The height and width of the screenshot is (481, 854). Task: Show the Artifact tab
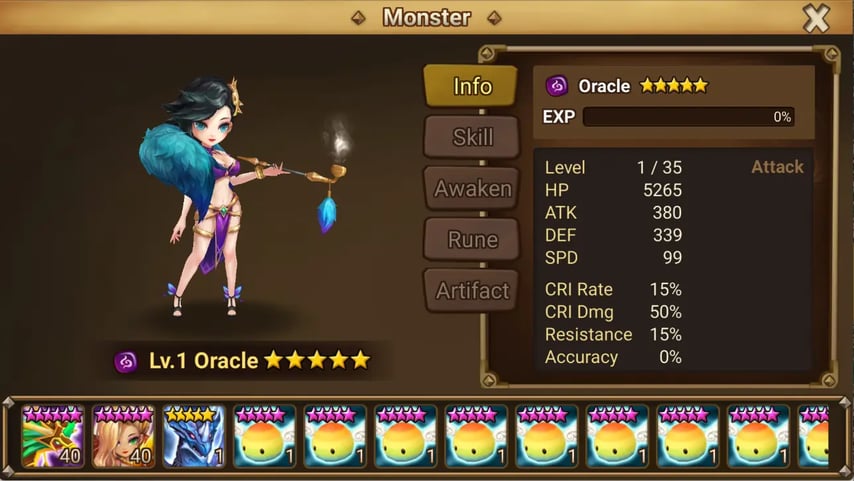471,291
